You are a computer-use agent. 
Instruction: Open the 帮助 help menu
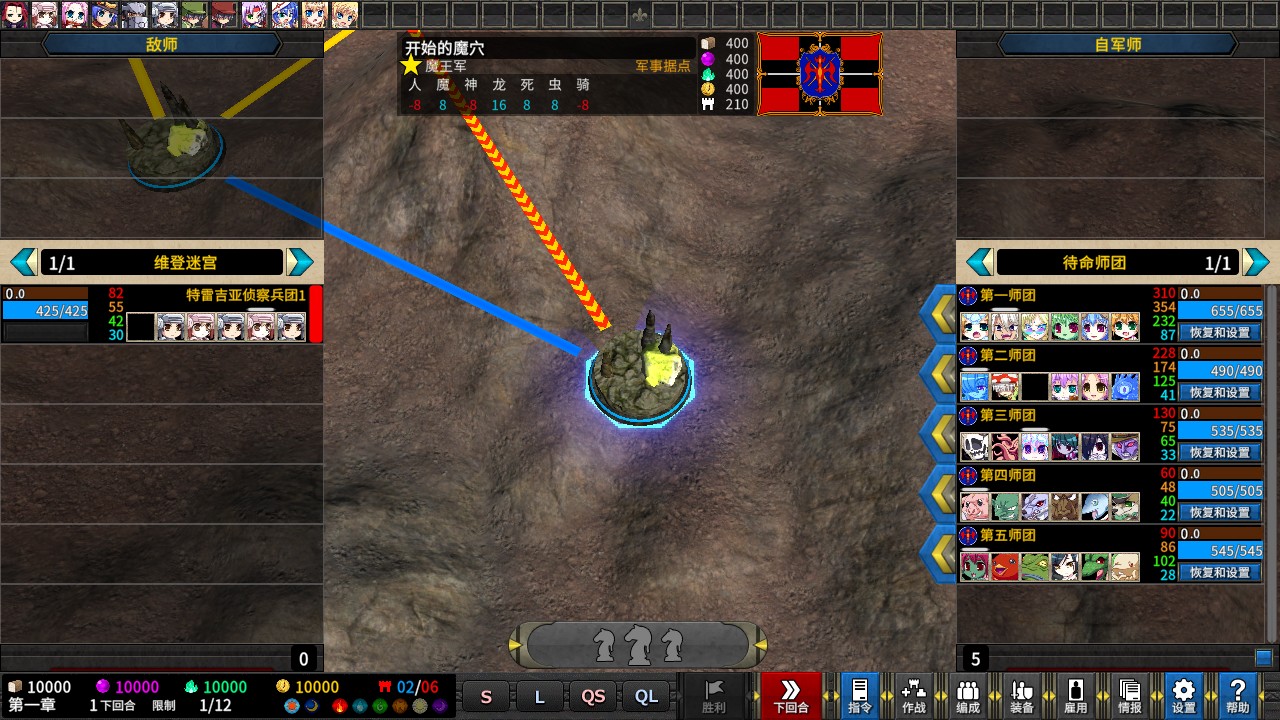pyautogui.click(x=1237, y=695)
